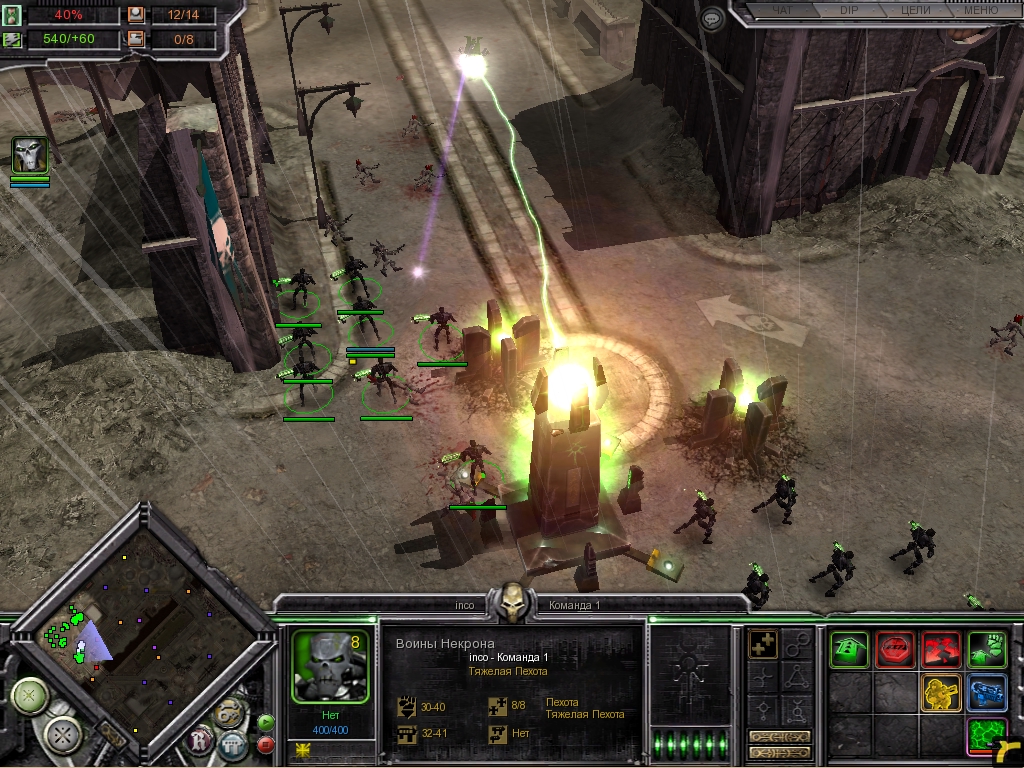
Task: Open the ЧАТ chat panel
Action: pos(783,11)
